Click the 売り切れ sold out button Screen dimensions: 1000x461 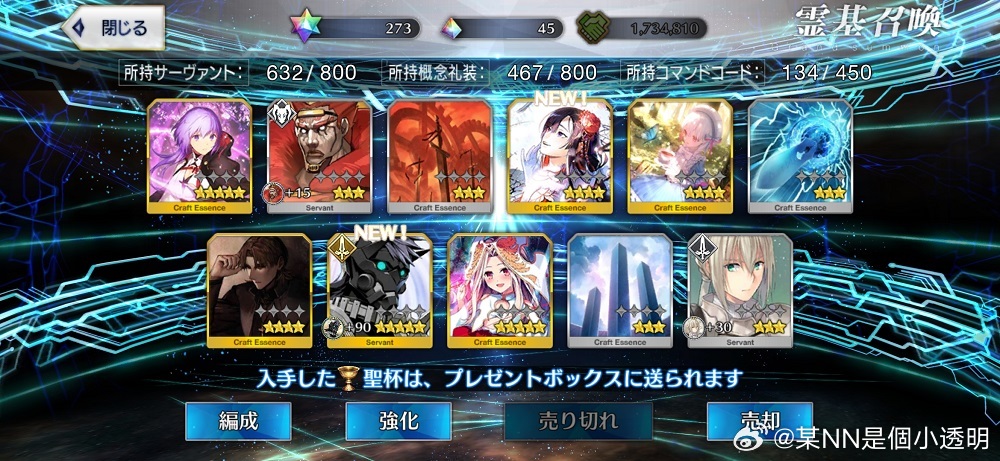click(578, 421)
